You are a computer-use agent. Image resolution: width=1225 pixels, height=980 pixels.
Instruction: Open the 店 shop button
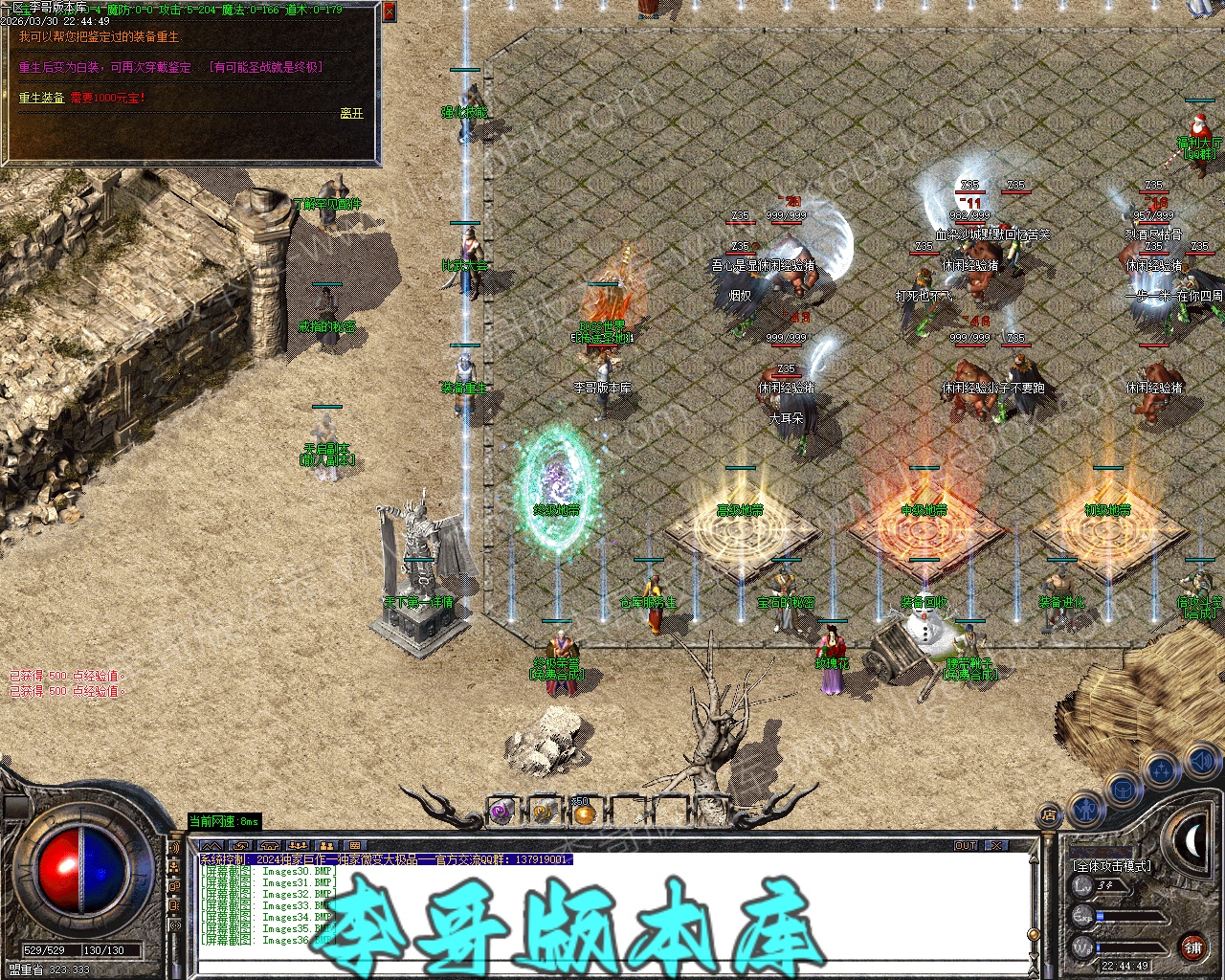[x=1049, y=816]
